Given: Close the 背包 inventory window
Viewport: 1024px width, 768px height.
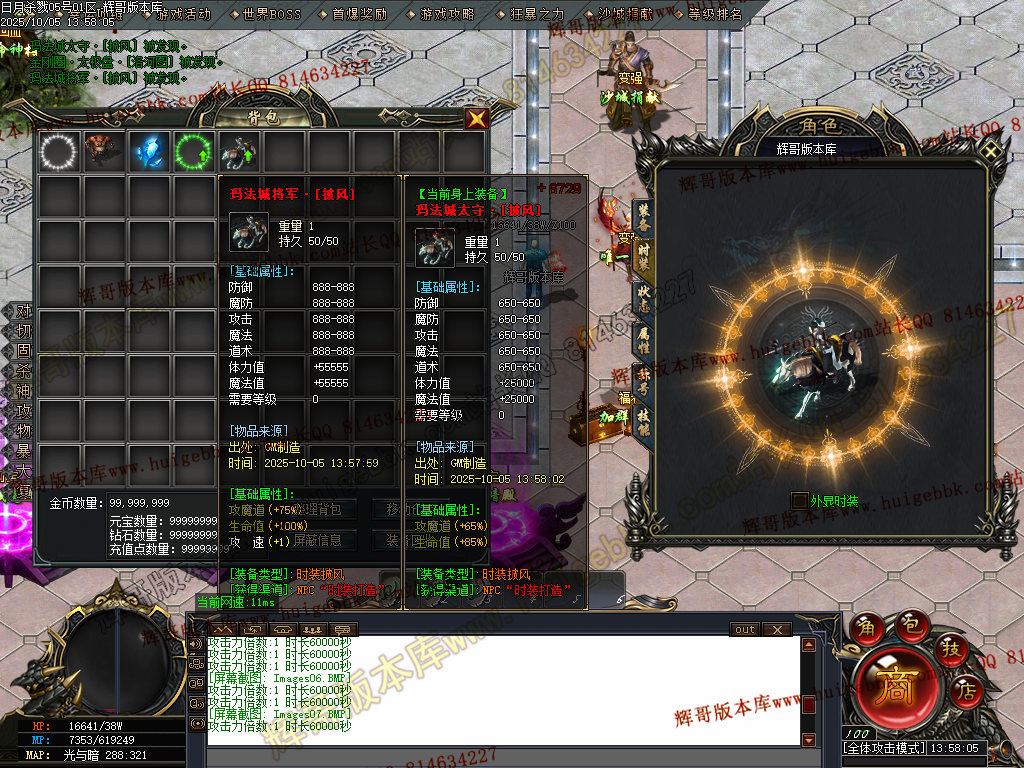Looking at the screenshot, I should [478, 118].
